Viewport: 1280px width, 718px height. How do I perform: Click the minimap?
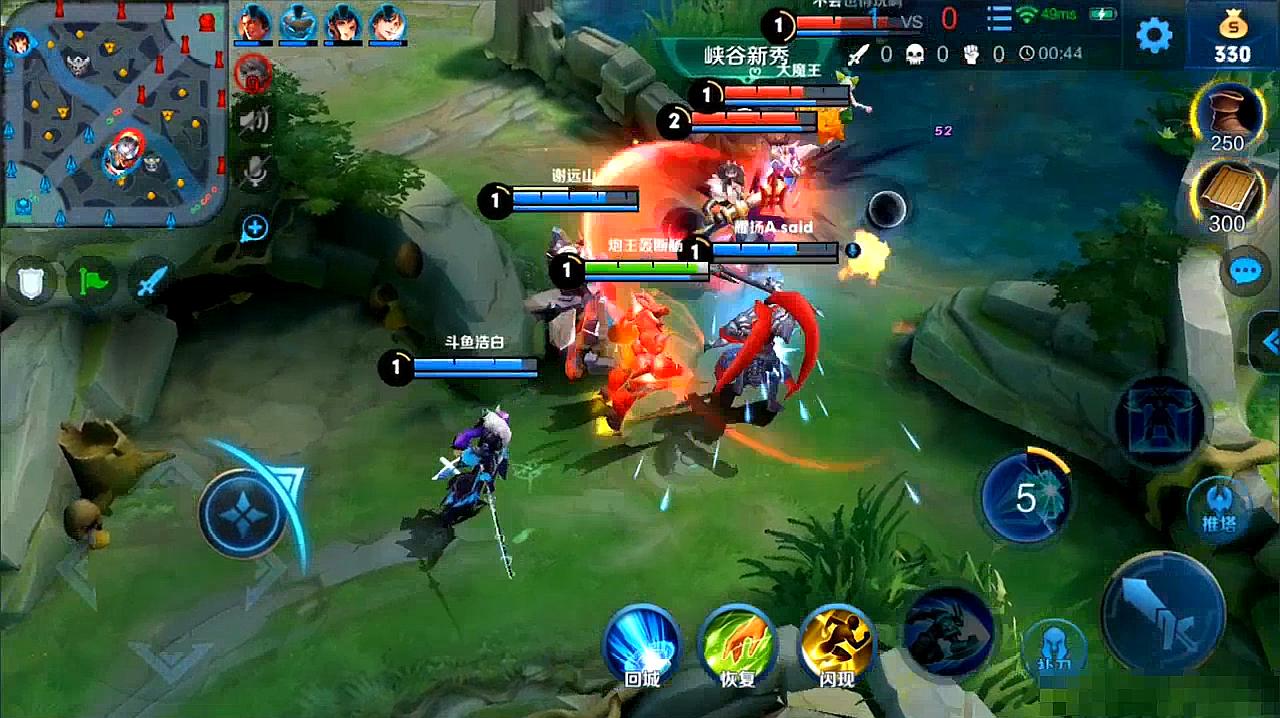(x=113, y=113)
